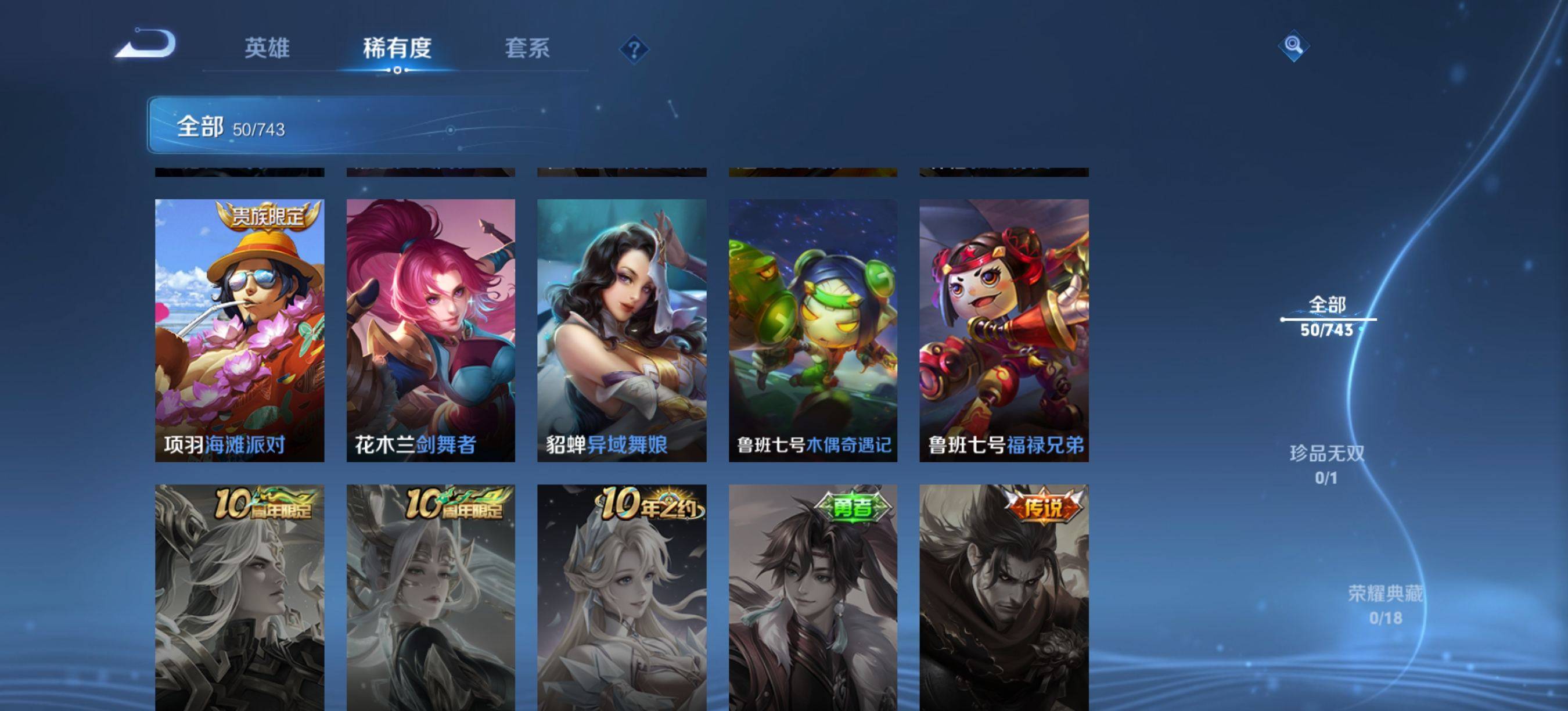Select the 全部 rarity filter on the right
Image resolution: width=1568 pixels, height=711 pixels.
click(1327, 316)
